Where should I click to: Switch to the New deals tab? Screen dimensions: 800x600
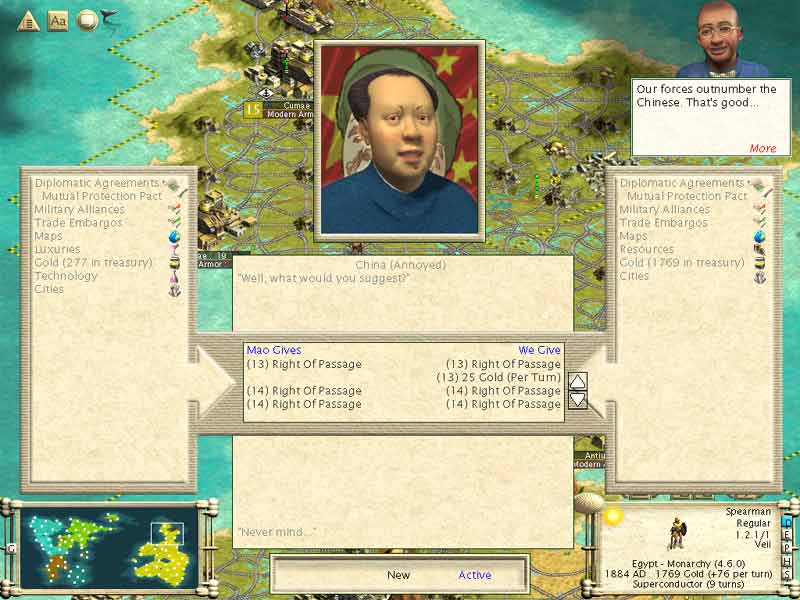(x=398, y=575)
